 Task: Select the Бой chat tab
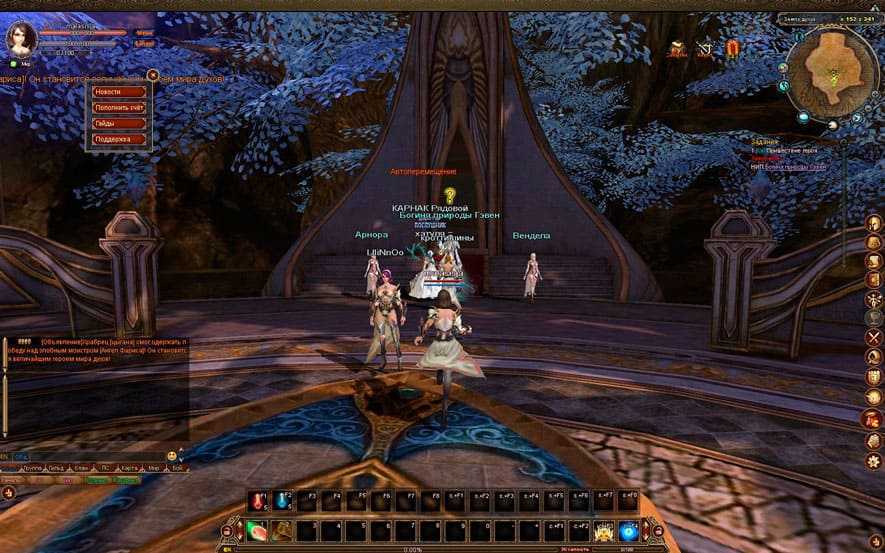click(x=177, y=468)
